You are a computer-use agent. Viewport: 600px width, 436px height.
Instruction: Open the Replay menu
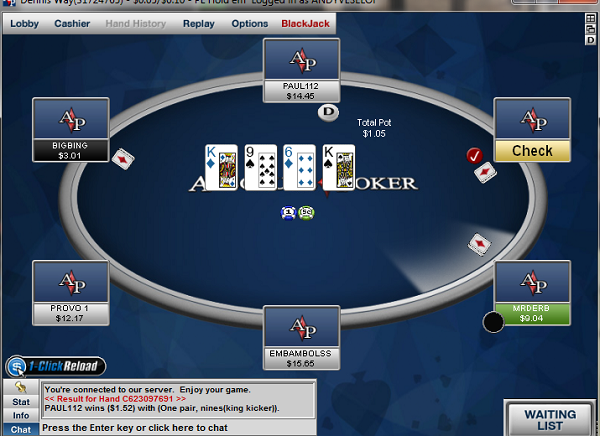(x=199, y=22)
